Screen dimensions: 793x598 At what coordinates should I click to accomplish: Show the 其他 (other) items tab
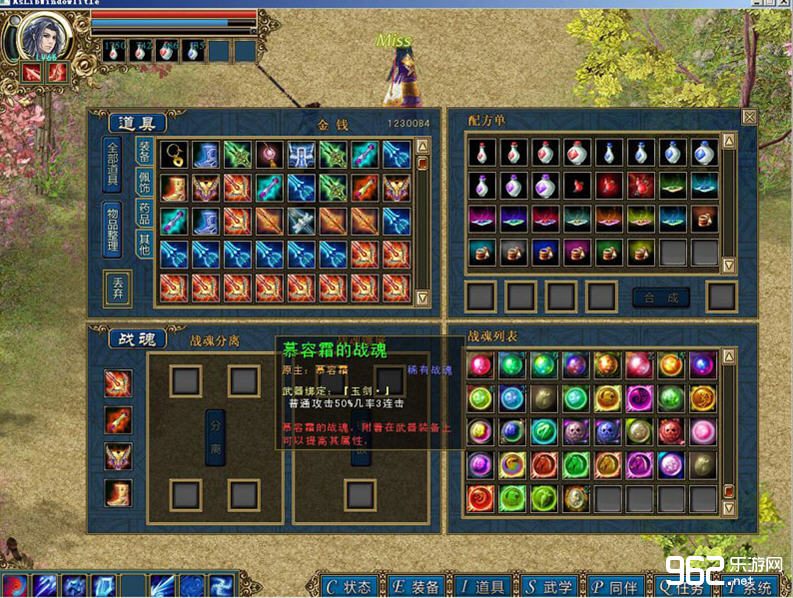[x=144, y=244]
